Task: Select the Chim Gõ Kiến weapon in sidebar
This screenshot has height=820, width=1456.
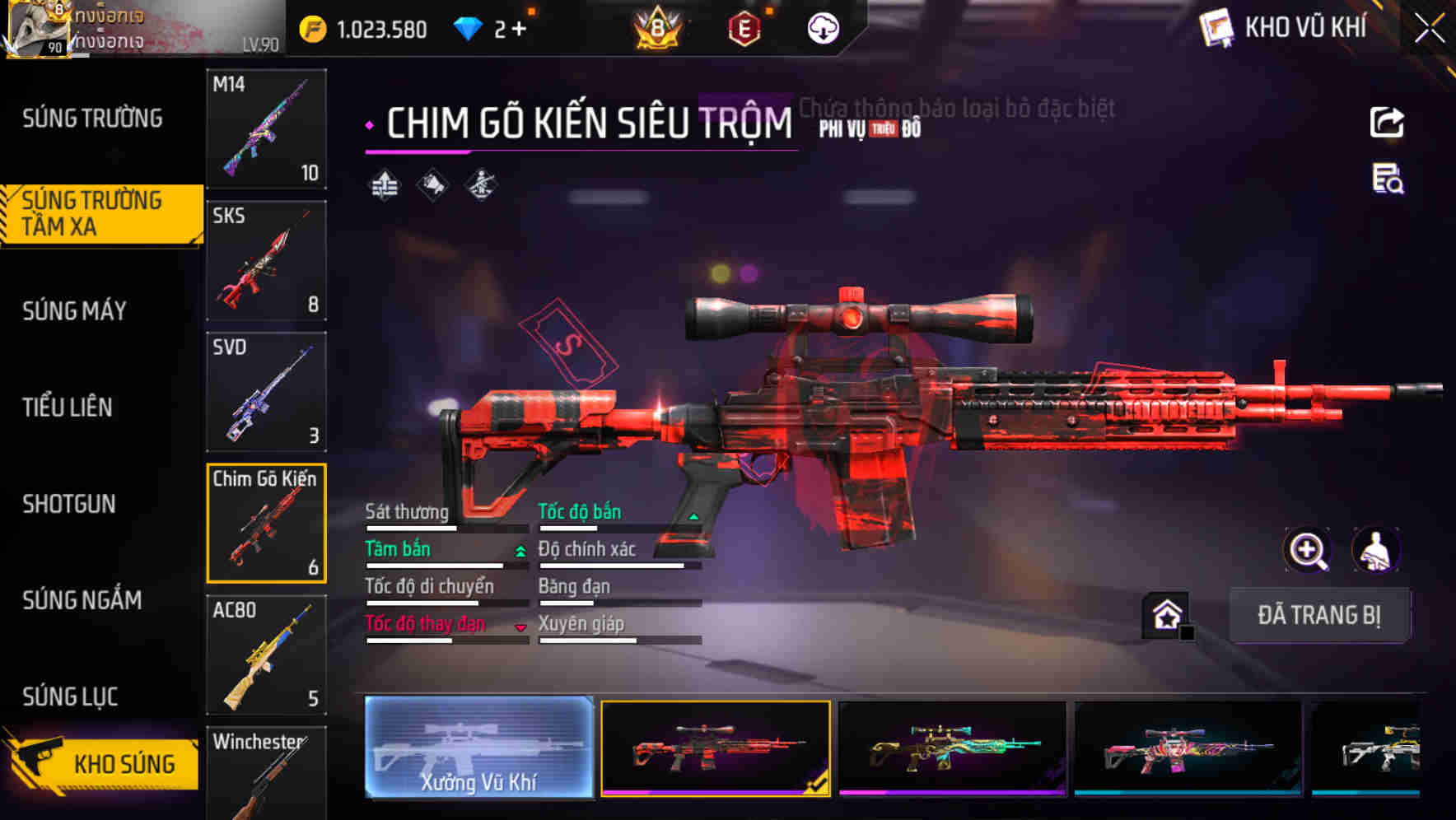Action: pyautogui.click(x=266, y=524)
